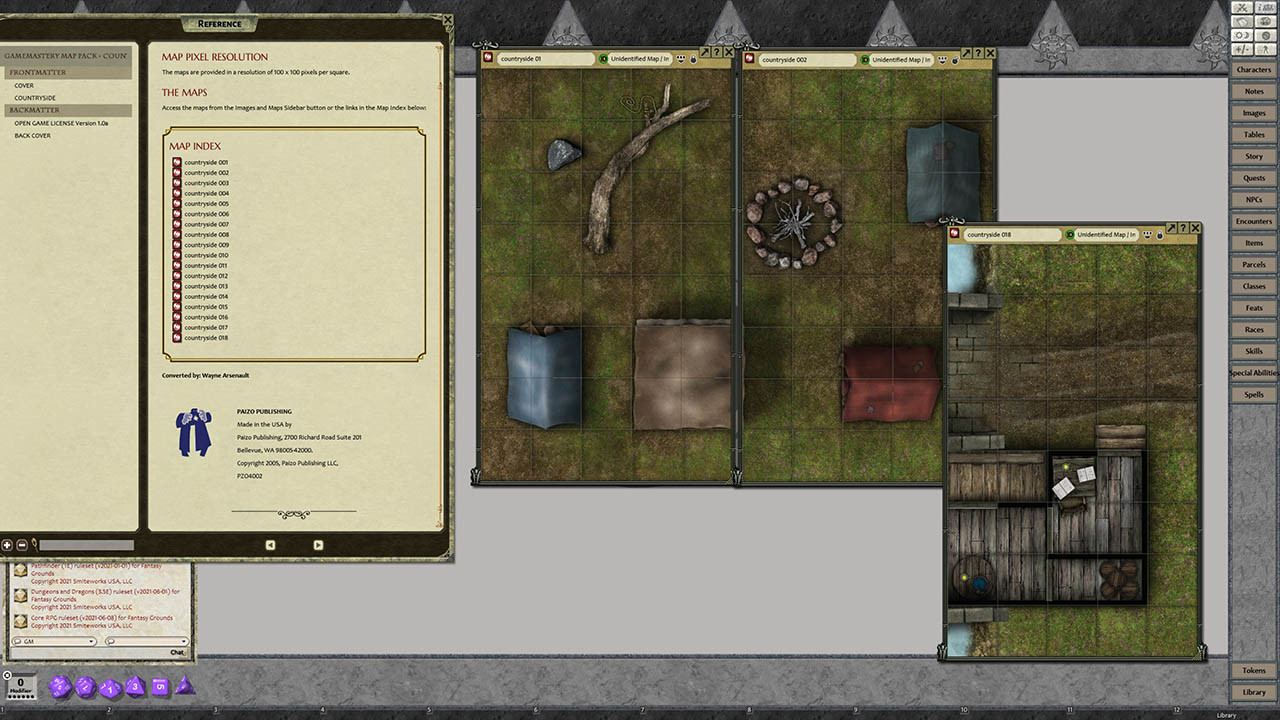Open the Images panel from the right sidebar
The height and width of the screenshot is (720, 1280).
(1254, 113)
